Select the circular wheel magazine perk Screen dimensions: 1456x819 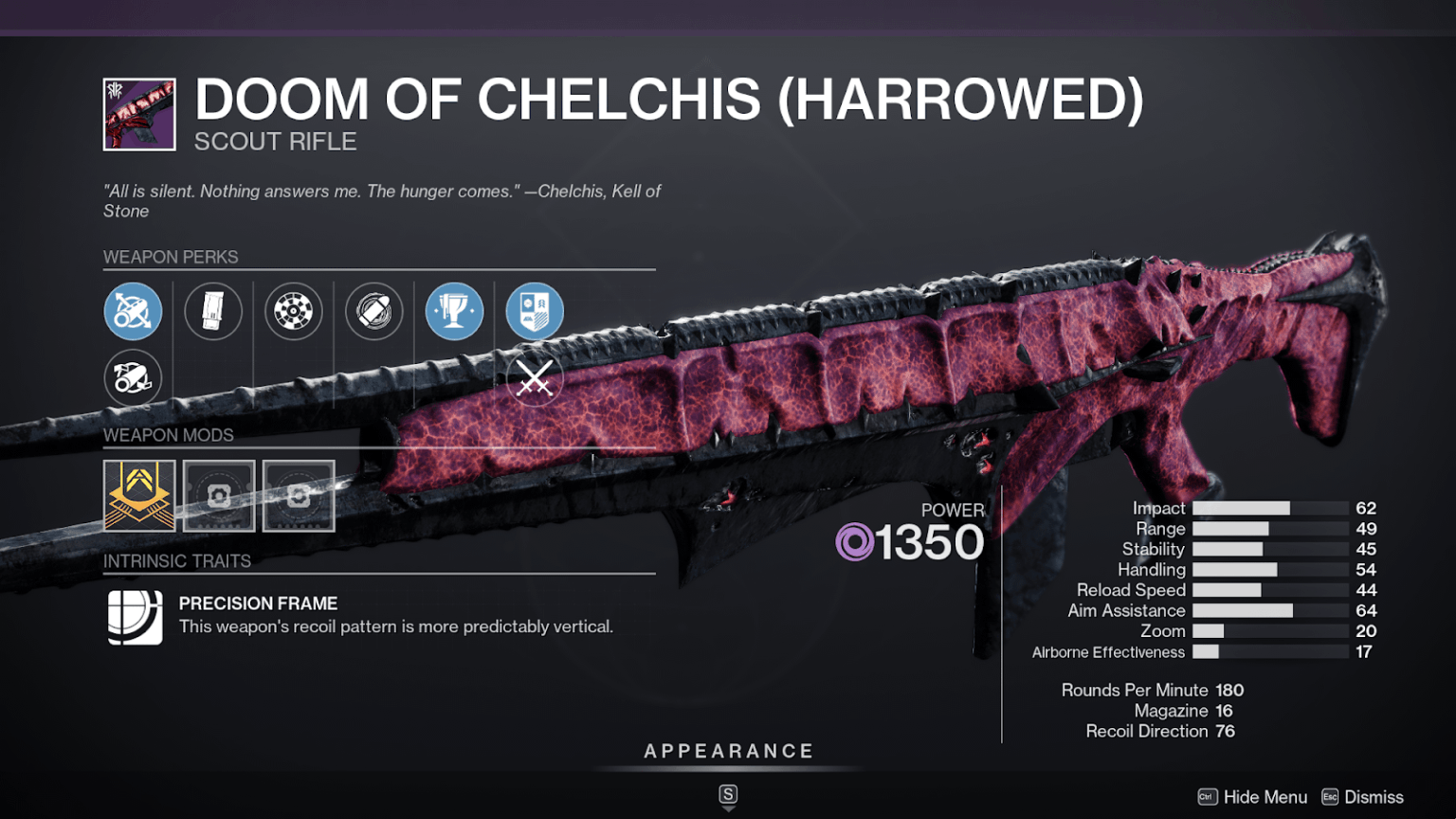tap(294, 311)
